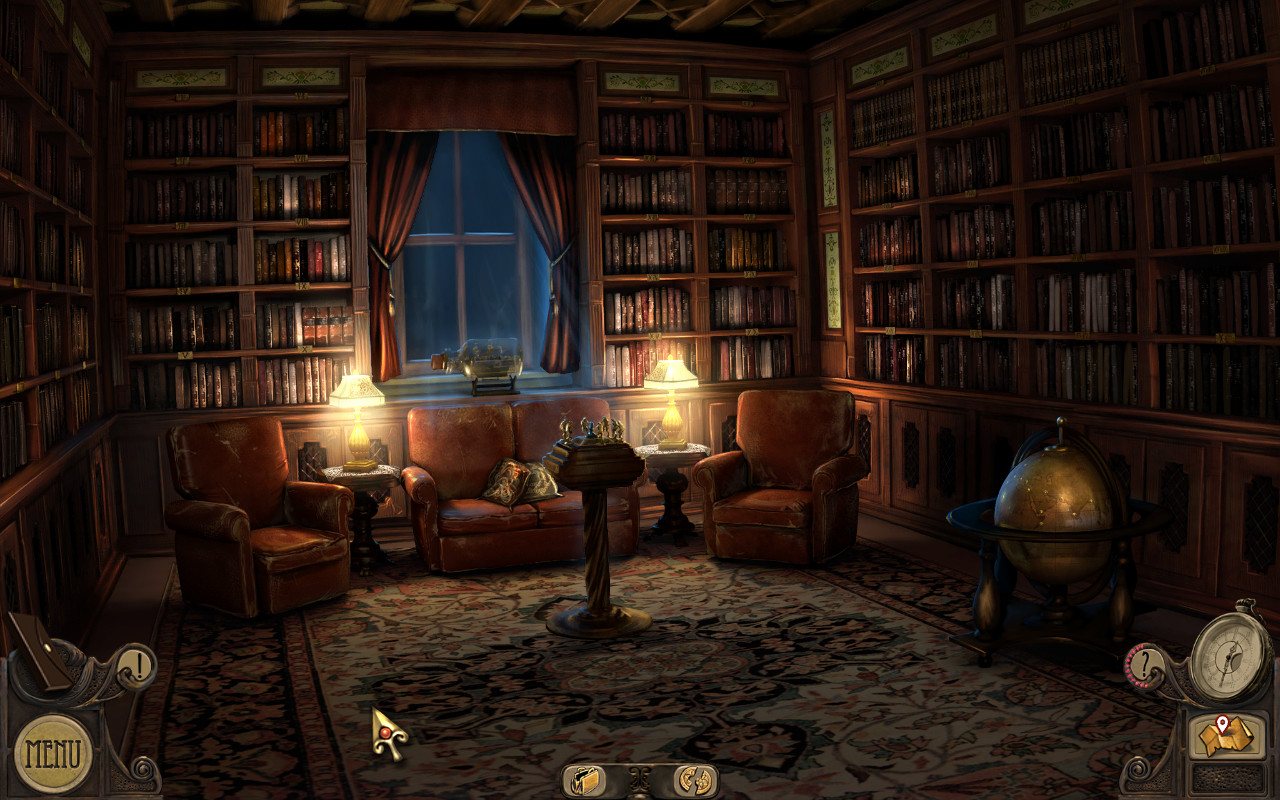Image resolution: width=1280 pixels, height=800 pixels.
Task: Open the folded map with red pin
Action: coord(1225,736)
